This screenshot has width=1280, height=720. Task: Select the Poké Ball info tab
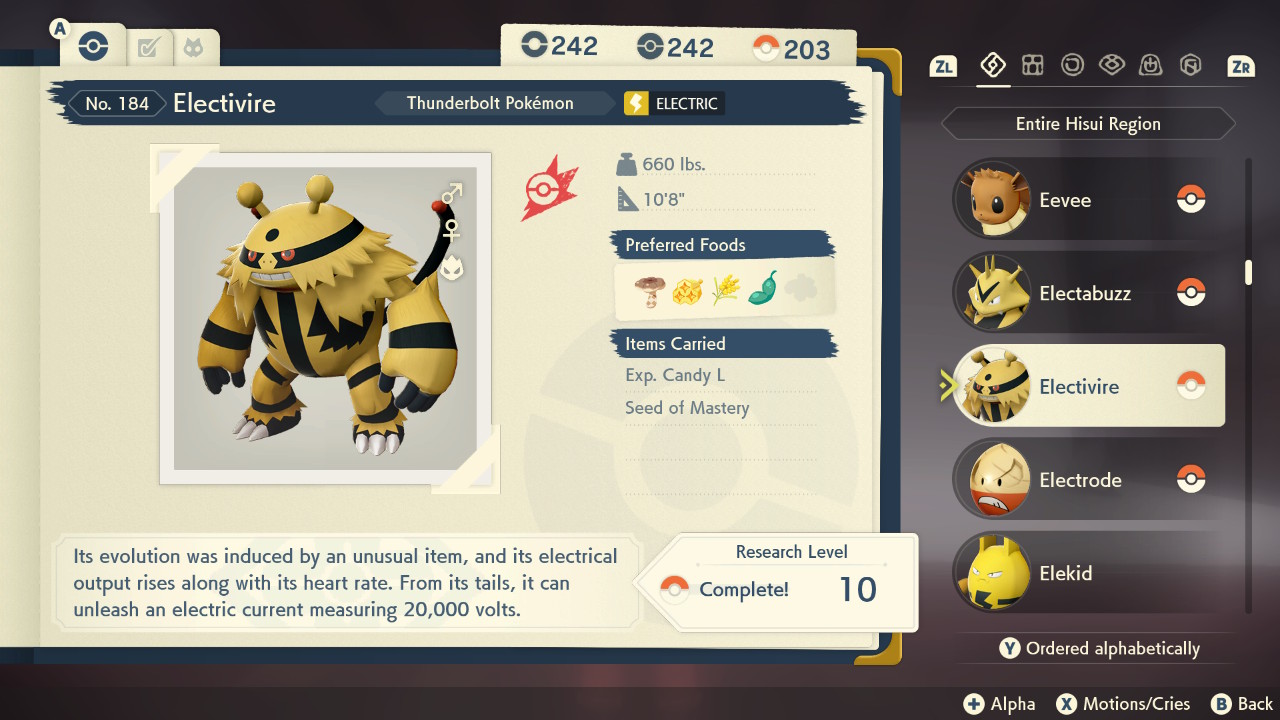point(93,45)
